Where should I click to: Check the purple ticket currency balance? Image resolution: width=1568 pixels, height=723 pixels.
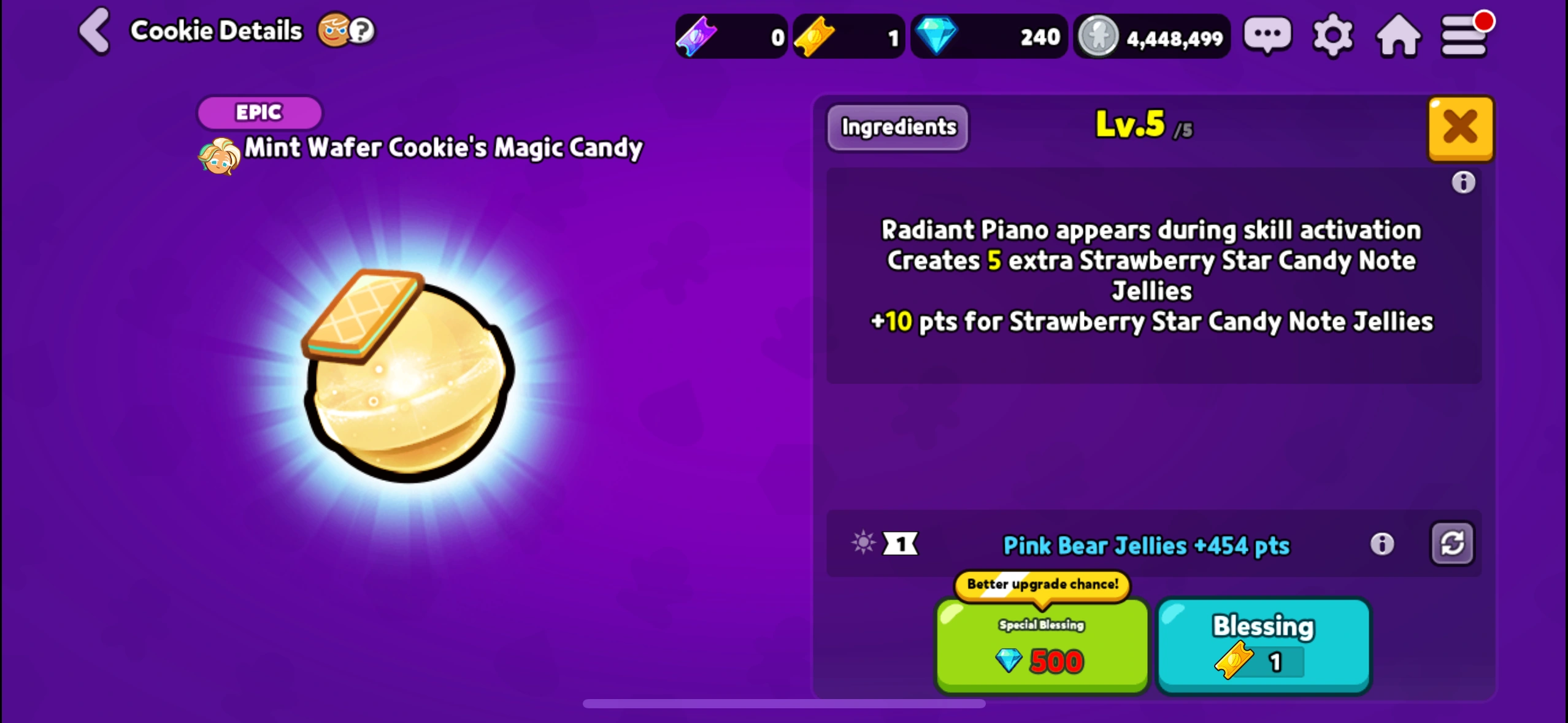pyautogui.click(x=730, y=36)
